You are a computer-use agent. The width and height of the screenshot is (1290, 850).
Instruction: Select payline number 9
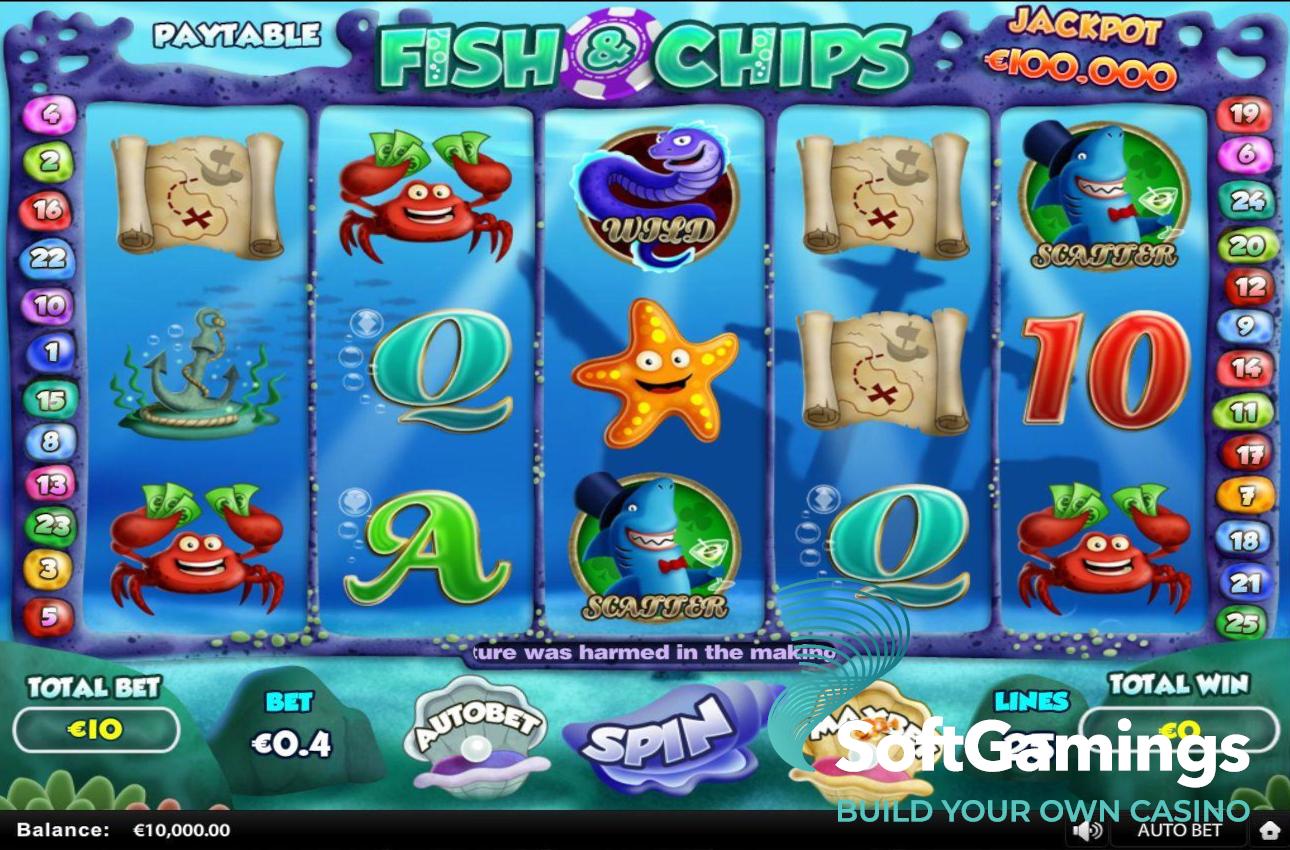click(1245, 326)
